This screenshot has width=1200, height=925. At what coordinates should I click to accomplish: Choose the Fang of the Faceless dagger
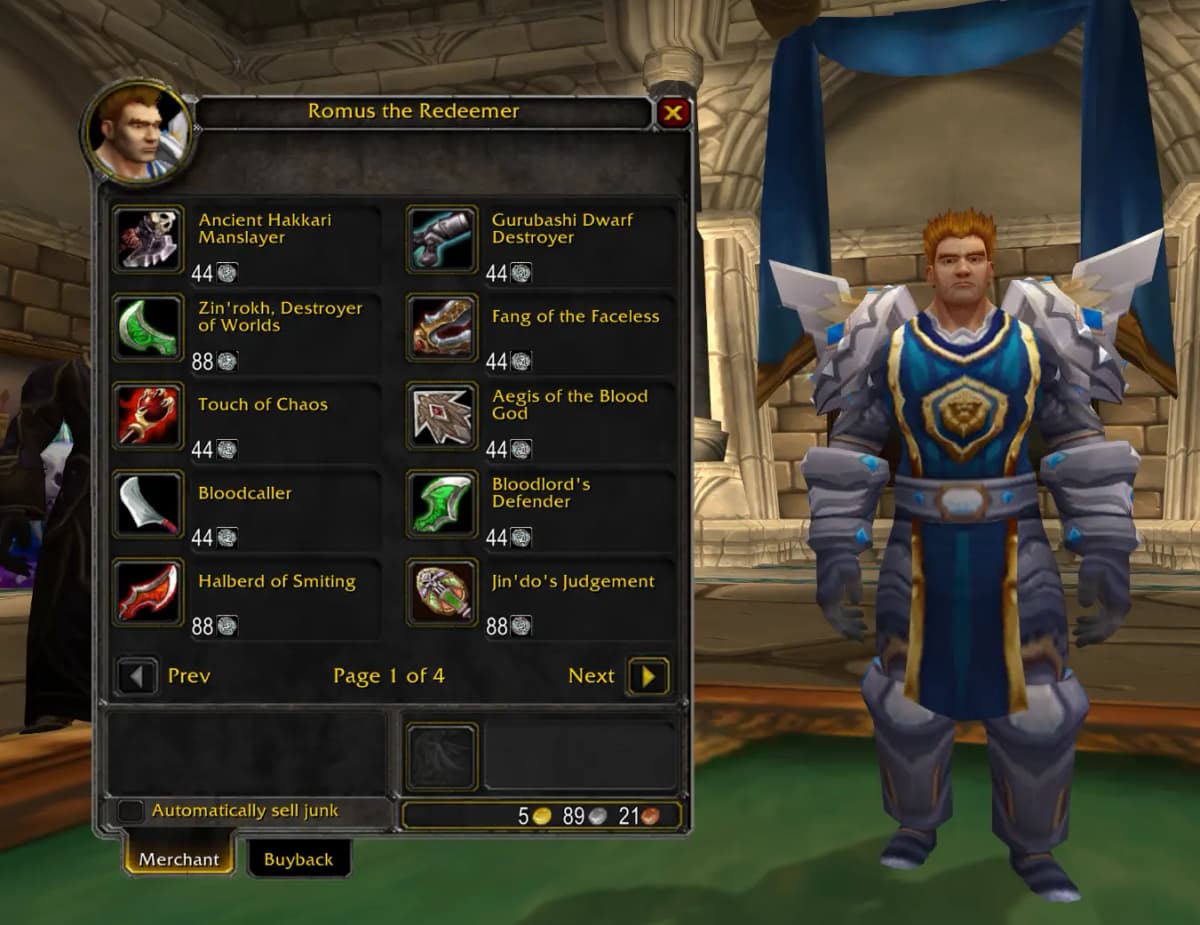point(442,327)
